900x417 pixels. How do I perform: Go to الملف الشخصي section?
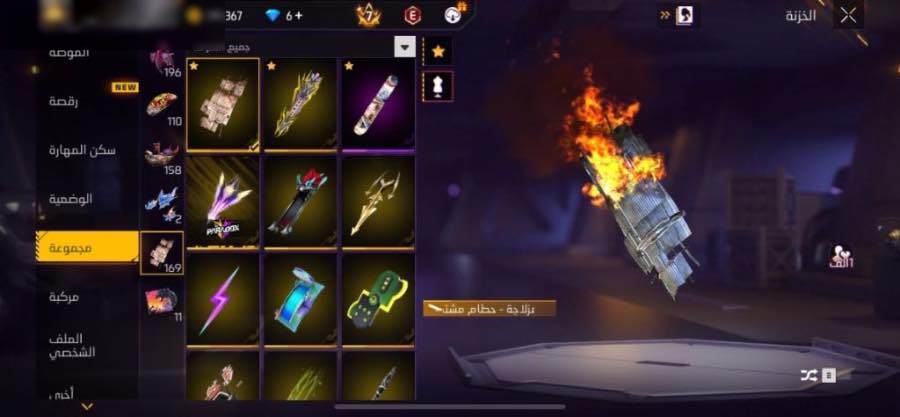(71, 346)
